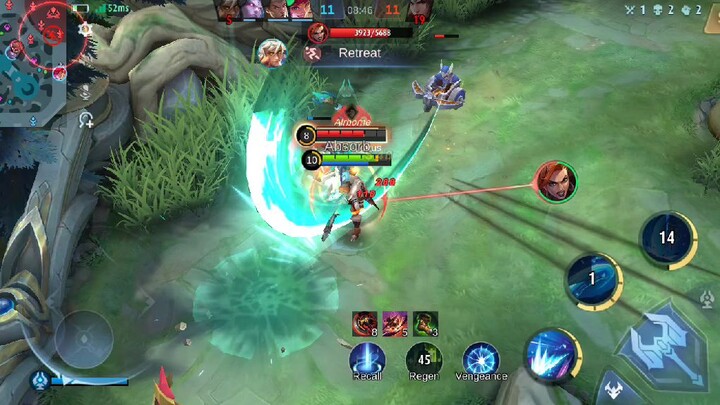
Task: Select the skill with cooldown 14
Action: click(x=667, y=238)
